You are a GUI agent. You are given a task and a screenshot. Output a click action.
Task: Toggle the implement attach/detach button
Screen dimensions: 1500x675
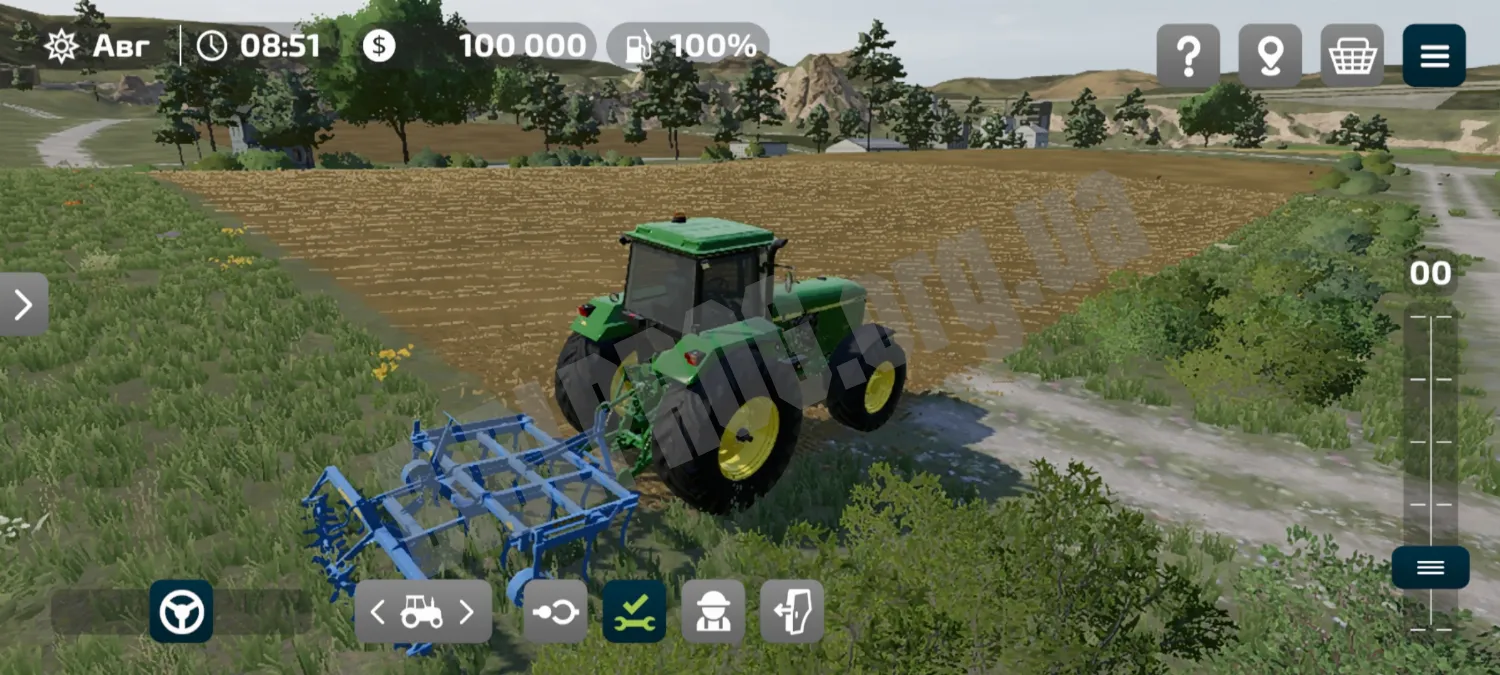(x=555, y=612)
